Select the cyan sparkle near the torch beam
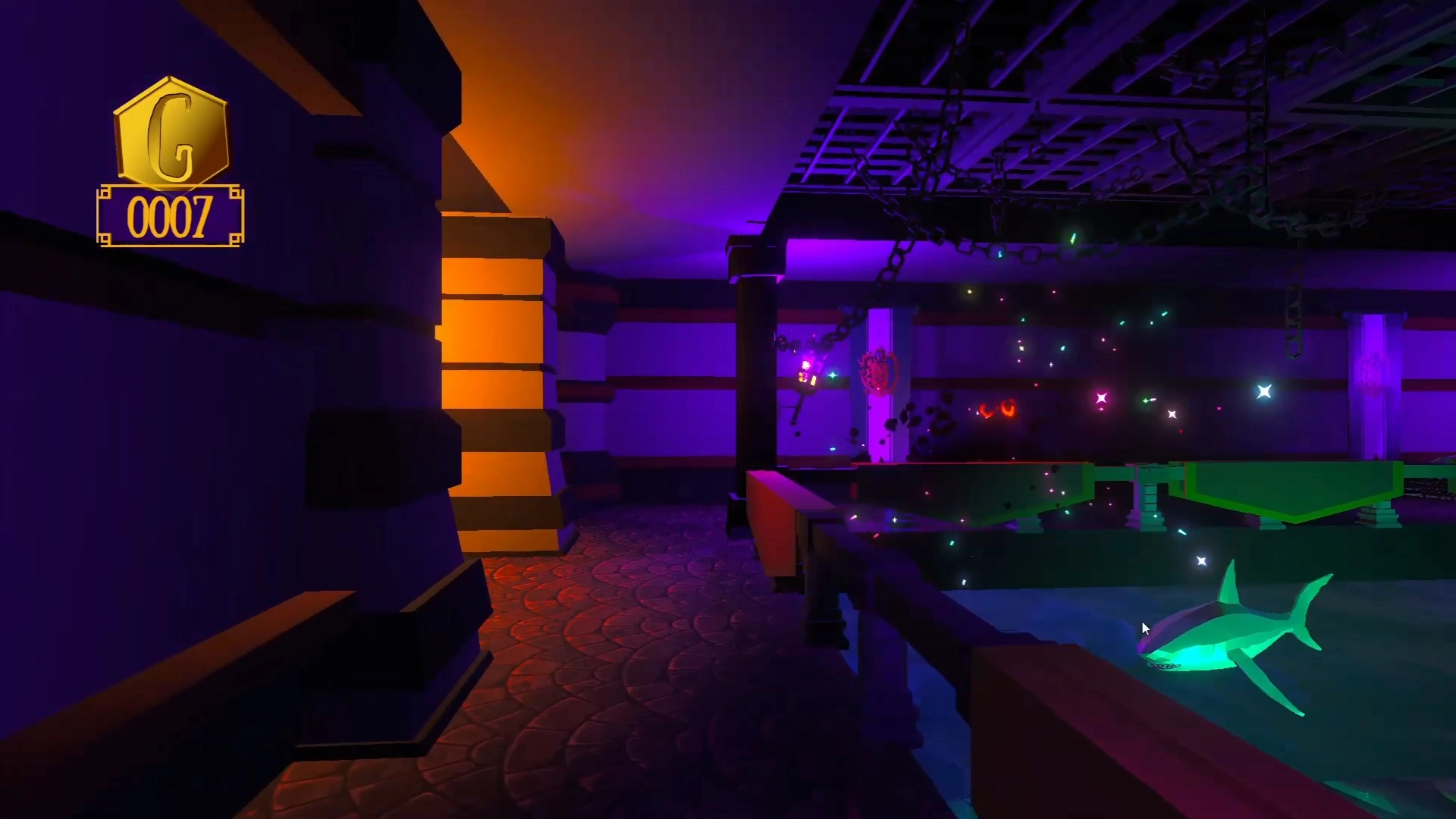This screenshot has height=819, width=1456. click(832, 375)
